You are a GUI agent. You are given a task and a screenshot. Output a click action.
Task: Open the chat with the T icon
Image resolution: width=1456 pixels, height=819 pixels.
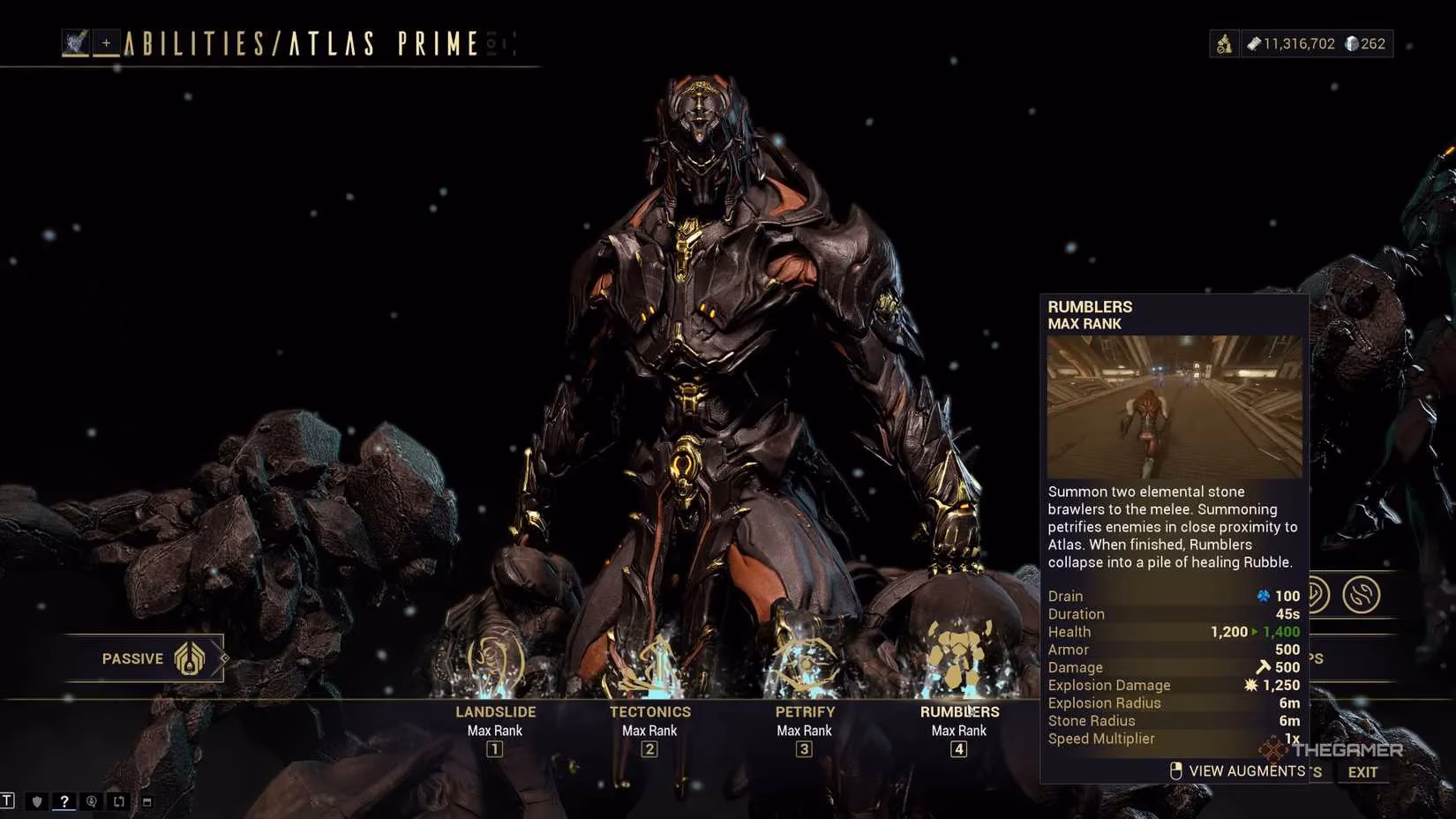point(7,800)
